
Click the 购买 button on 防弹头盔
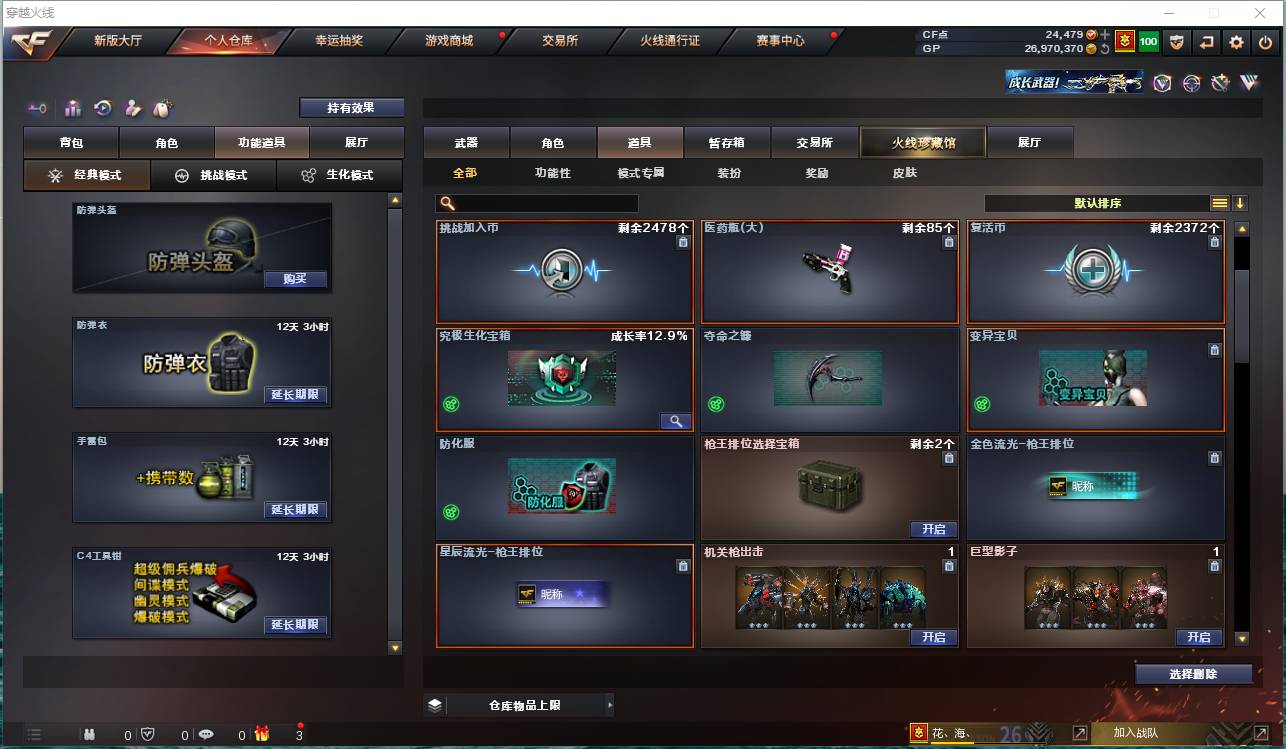click(295, 280)
